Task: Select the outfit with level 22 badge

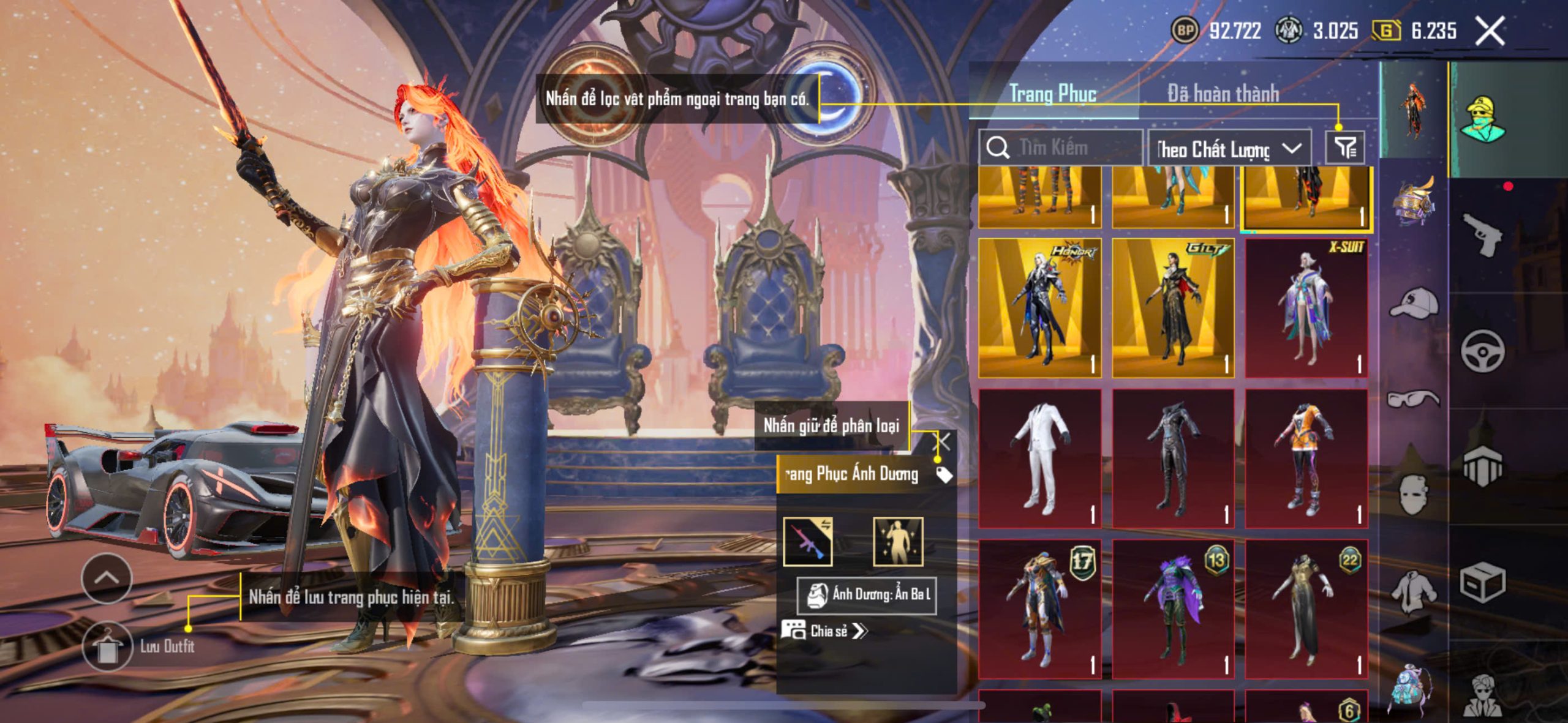Action: tap(1306, 609)
